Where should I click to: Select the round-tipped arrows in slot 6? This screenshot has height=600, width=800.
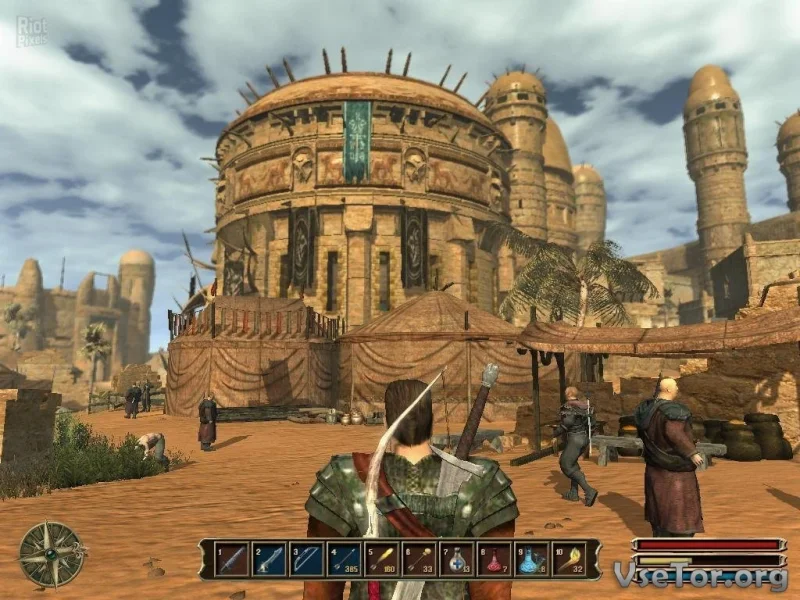pyautogui.click(x=420, y=560)
